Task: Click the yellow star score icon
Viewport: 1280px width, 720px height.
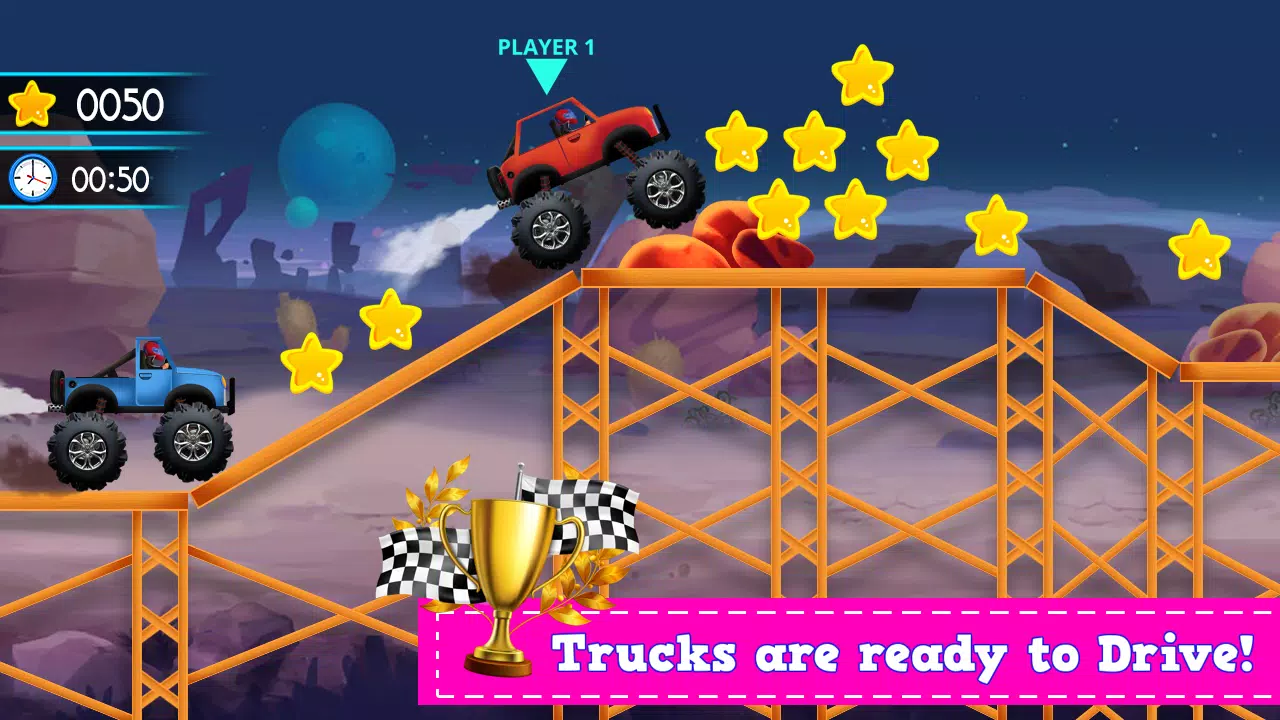Action: [x=30, y=103]
